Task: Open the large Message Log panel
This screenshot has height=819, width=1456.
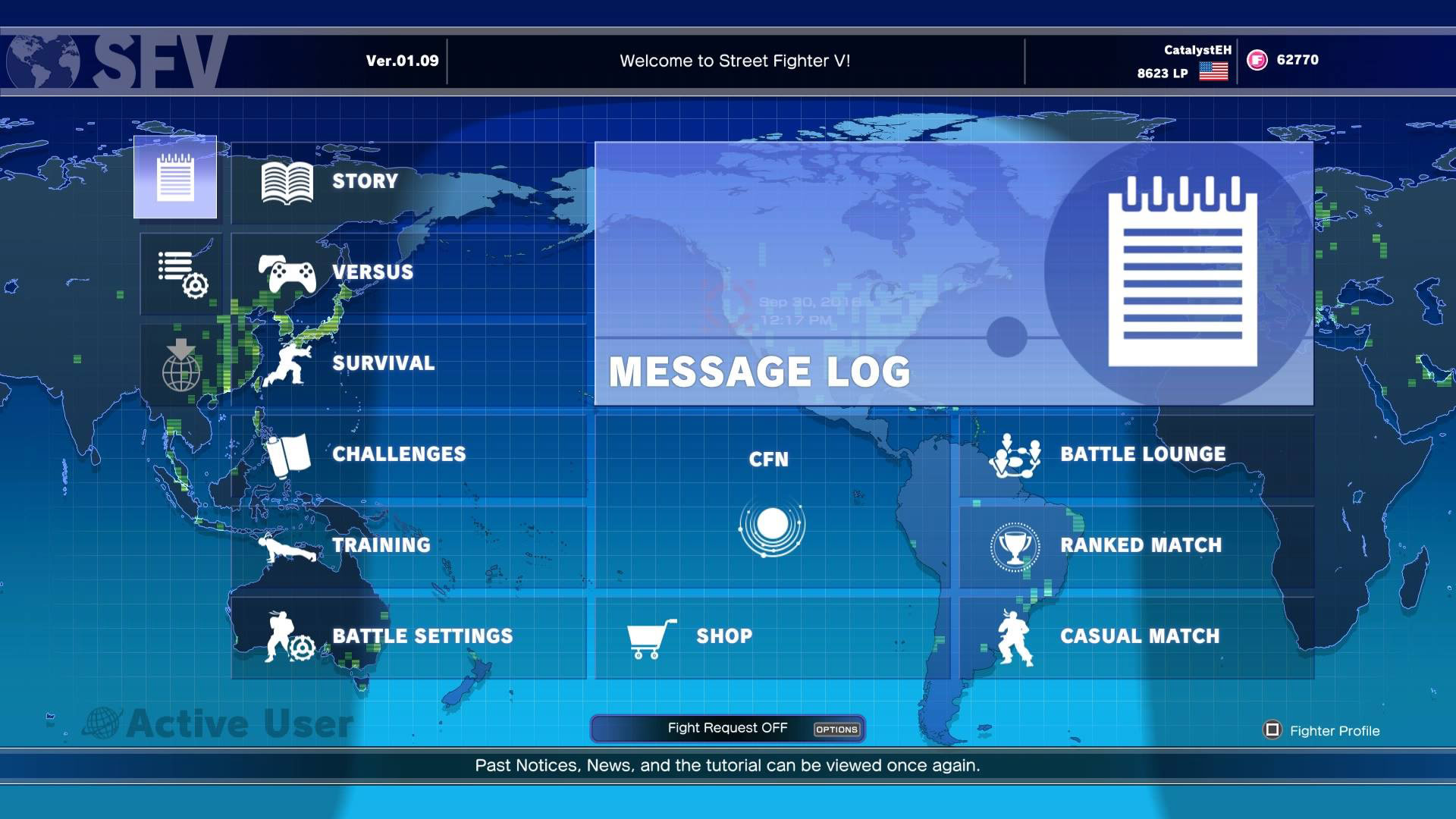Action: tap(953, 273)
